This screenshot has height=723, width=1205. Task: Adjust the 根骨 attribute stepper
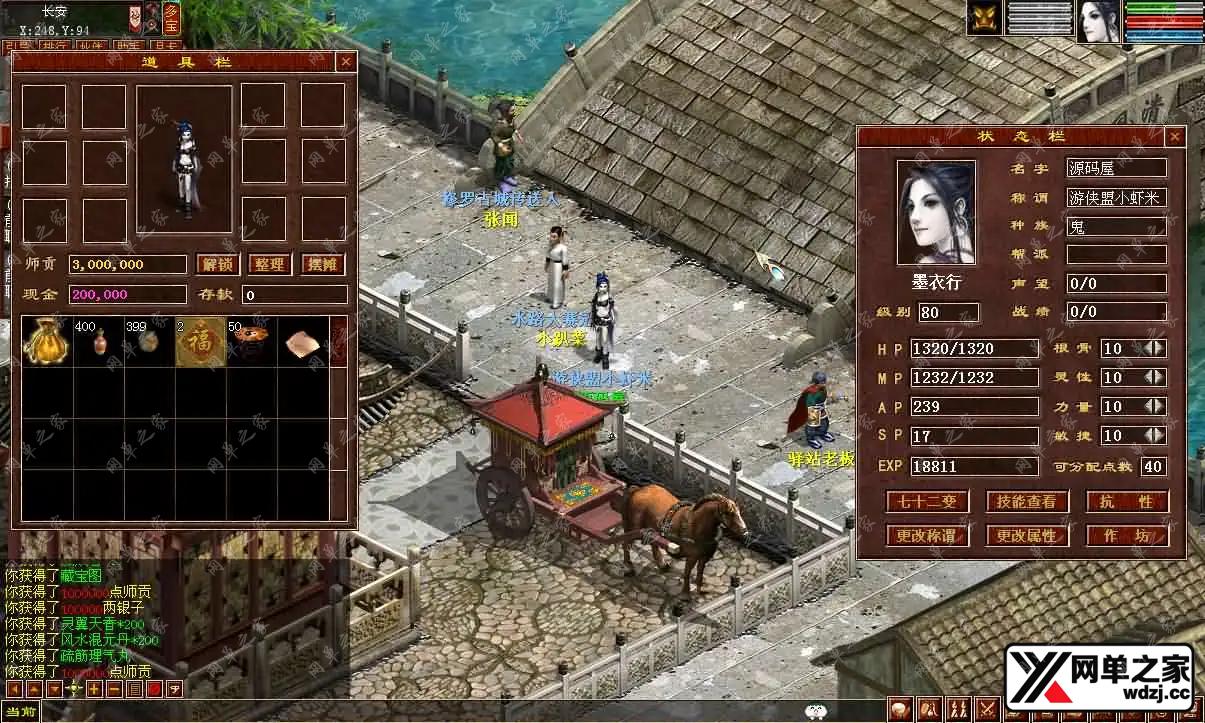pos(1154,349)
